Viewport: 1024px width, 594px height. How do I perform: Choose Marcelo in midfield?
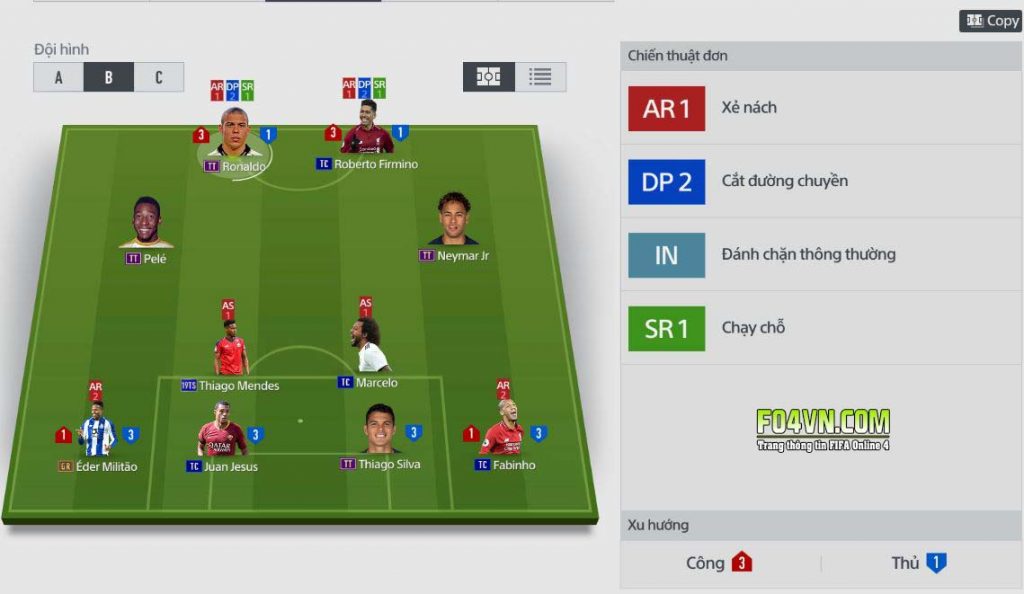pyautogui.click(x=369, y=349)
